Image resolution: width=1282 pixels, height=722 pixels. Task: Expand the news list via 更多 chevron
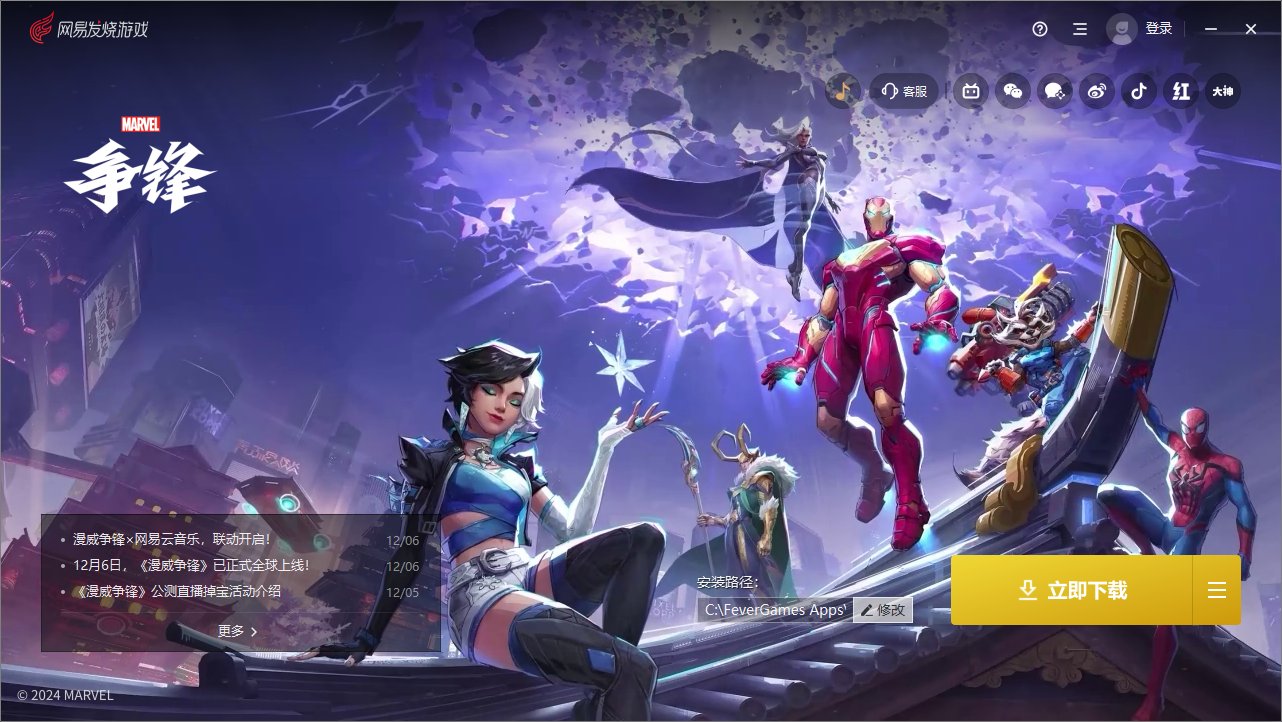pyautogui.click(x=239, y=631)
